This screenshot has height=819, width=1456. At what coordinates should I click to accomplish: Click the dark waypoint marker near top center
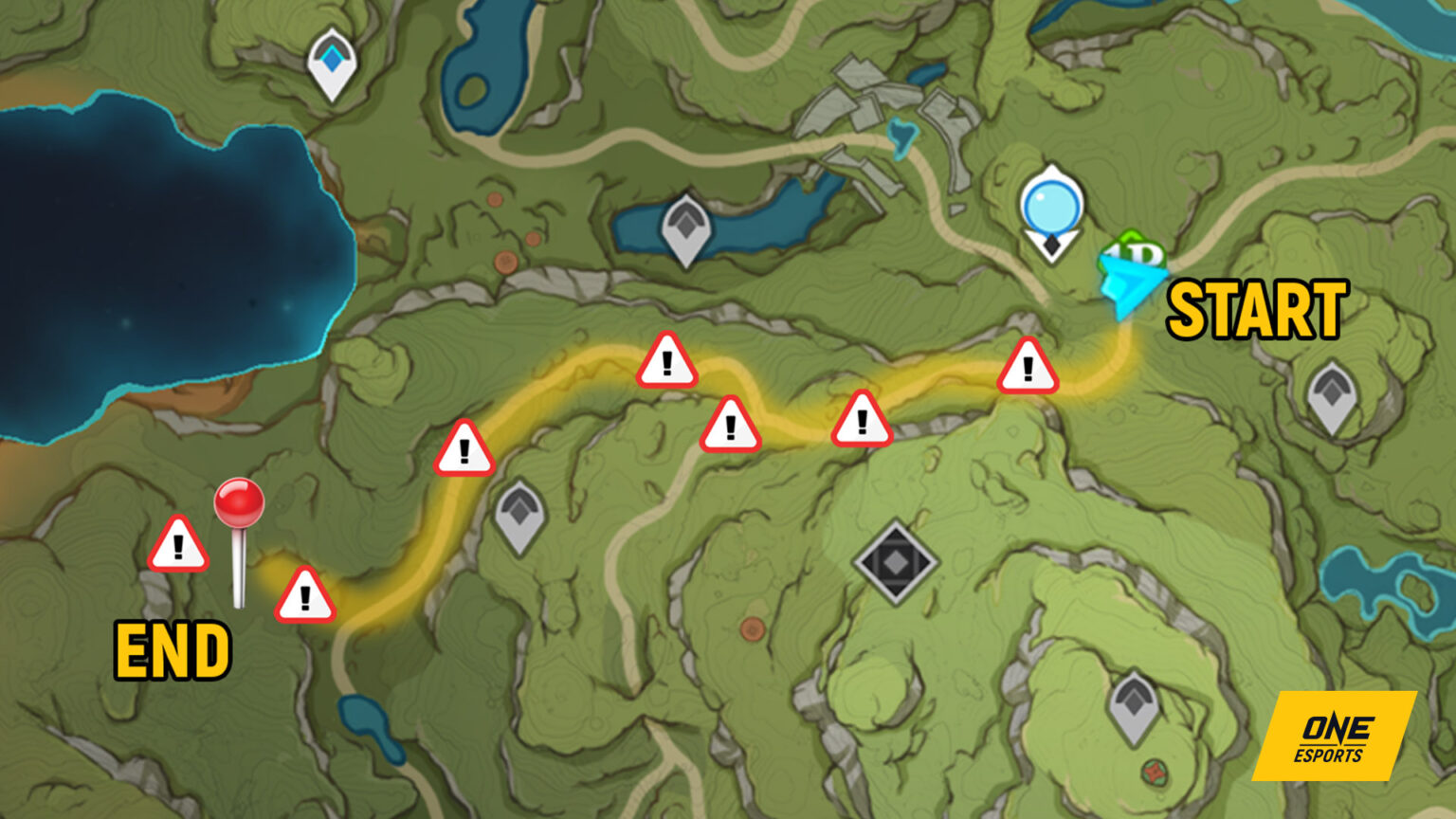coord(685,226)
